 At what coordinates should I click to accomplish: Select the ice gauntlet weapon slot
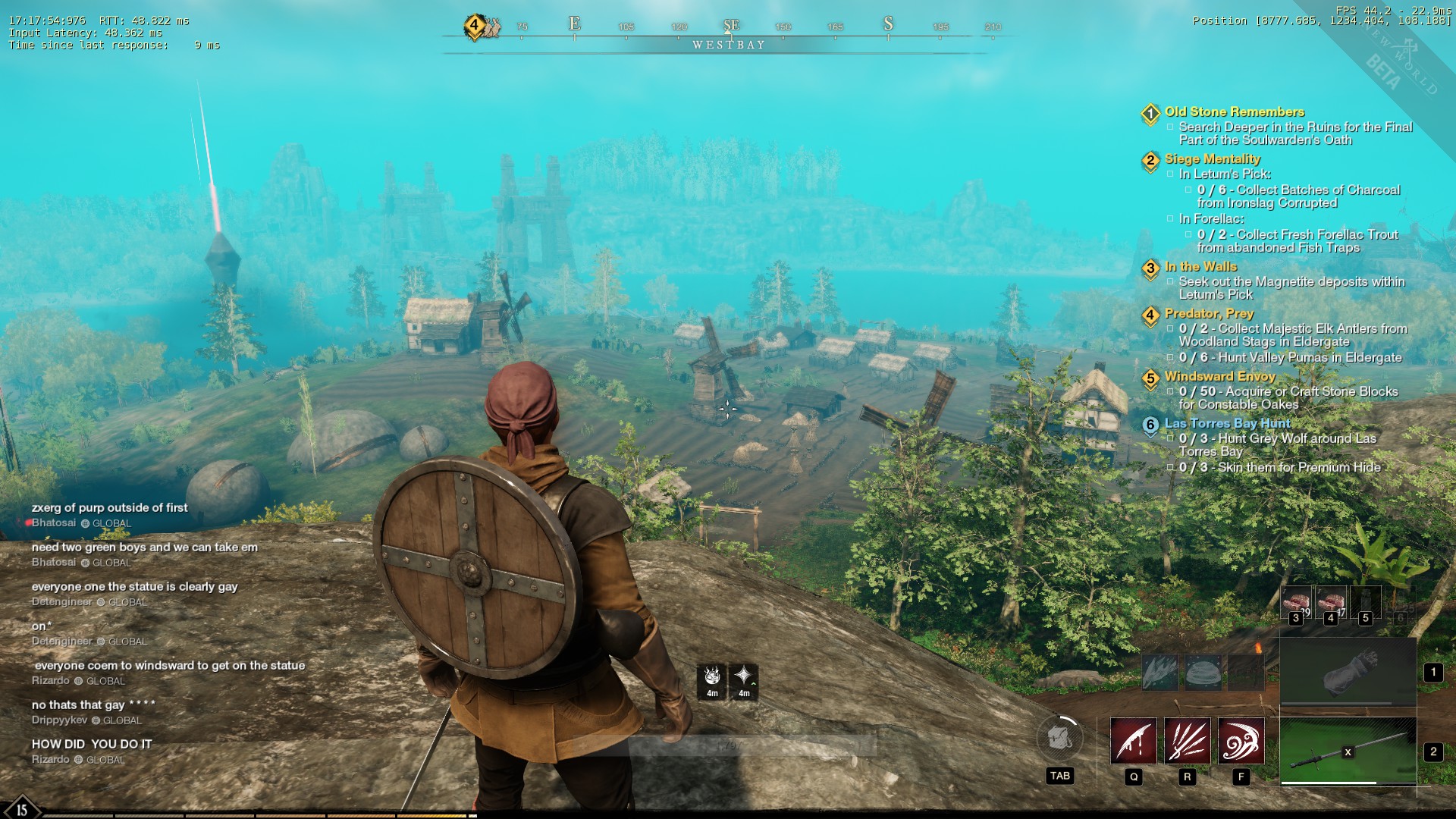click(1348, 671)
